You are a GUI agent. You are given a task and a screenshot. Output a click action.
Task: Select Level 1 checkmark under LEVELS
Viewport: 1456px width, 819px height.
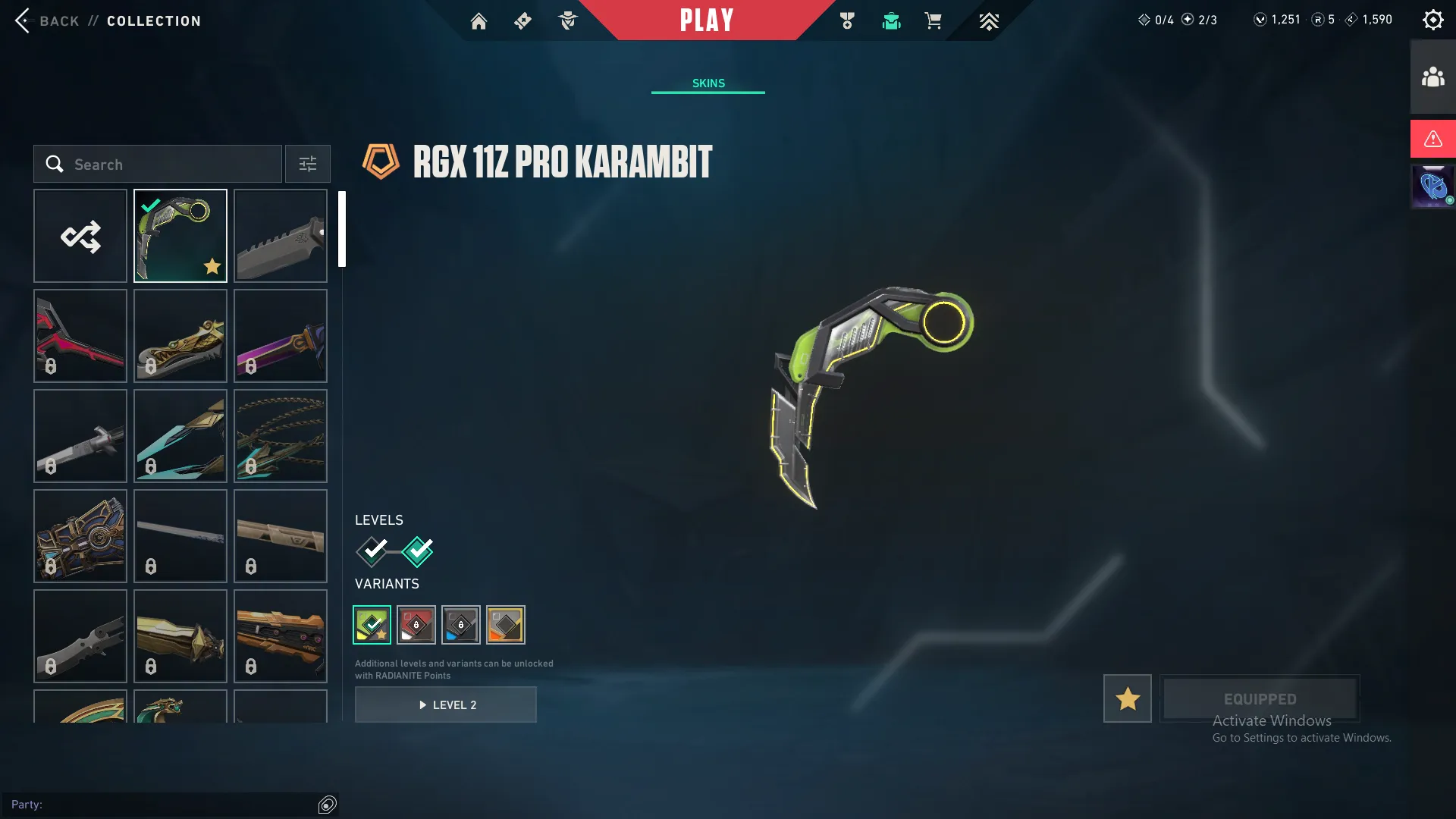pos(371,551)
